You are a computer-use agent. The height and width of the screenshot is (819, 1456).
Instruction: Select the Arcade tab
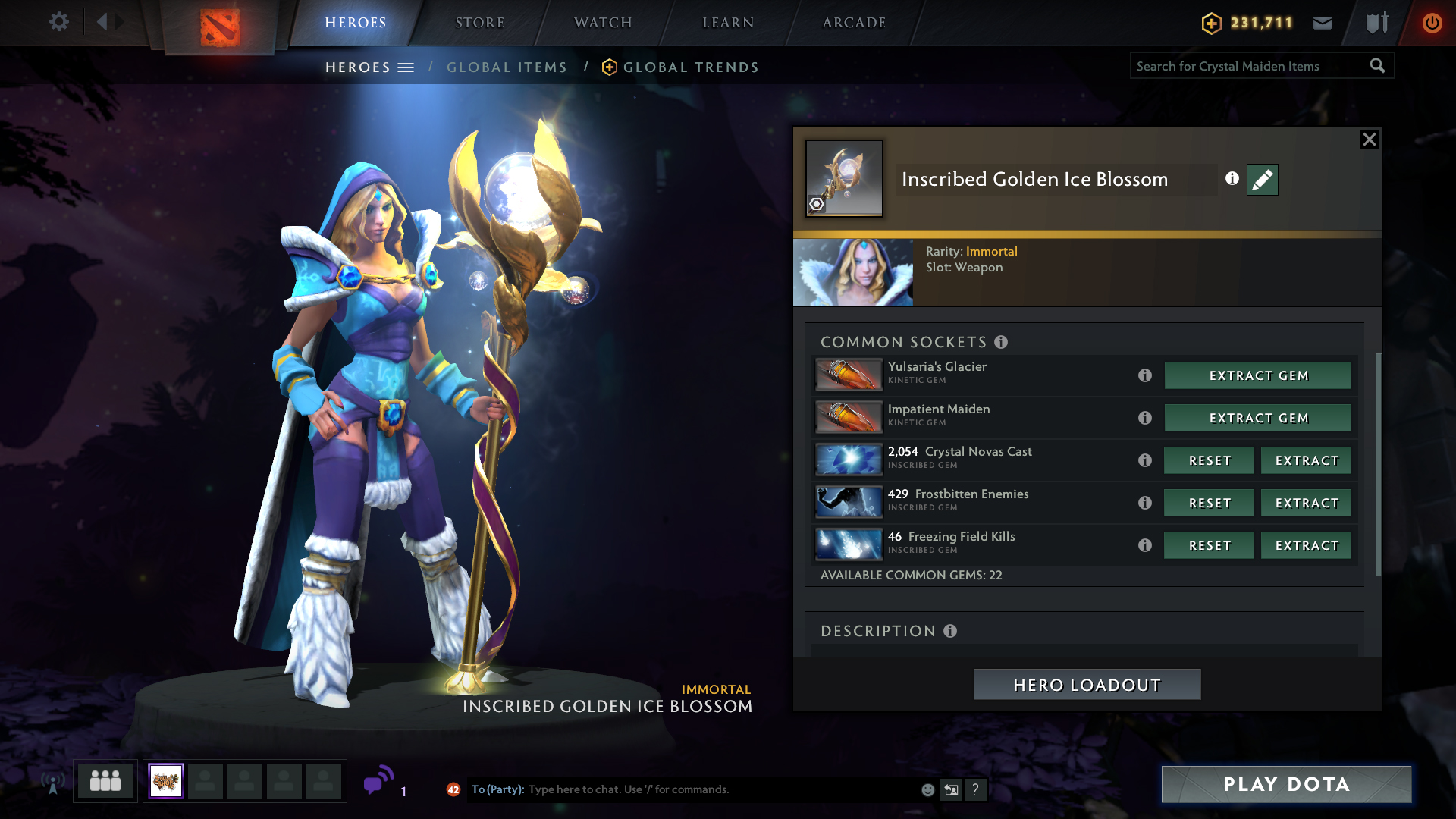coord(854,23)
